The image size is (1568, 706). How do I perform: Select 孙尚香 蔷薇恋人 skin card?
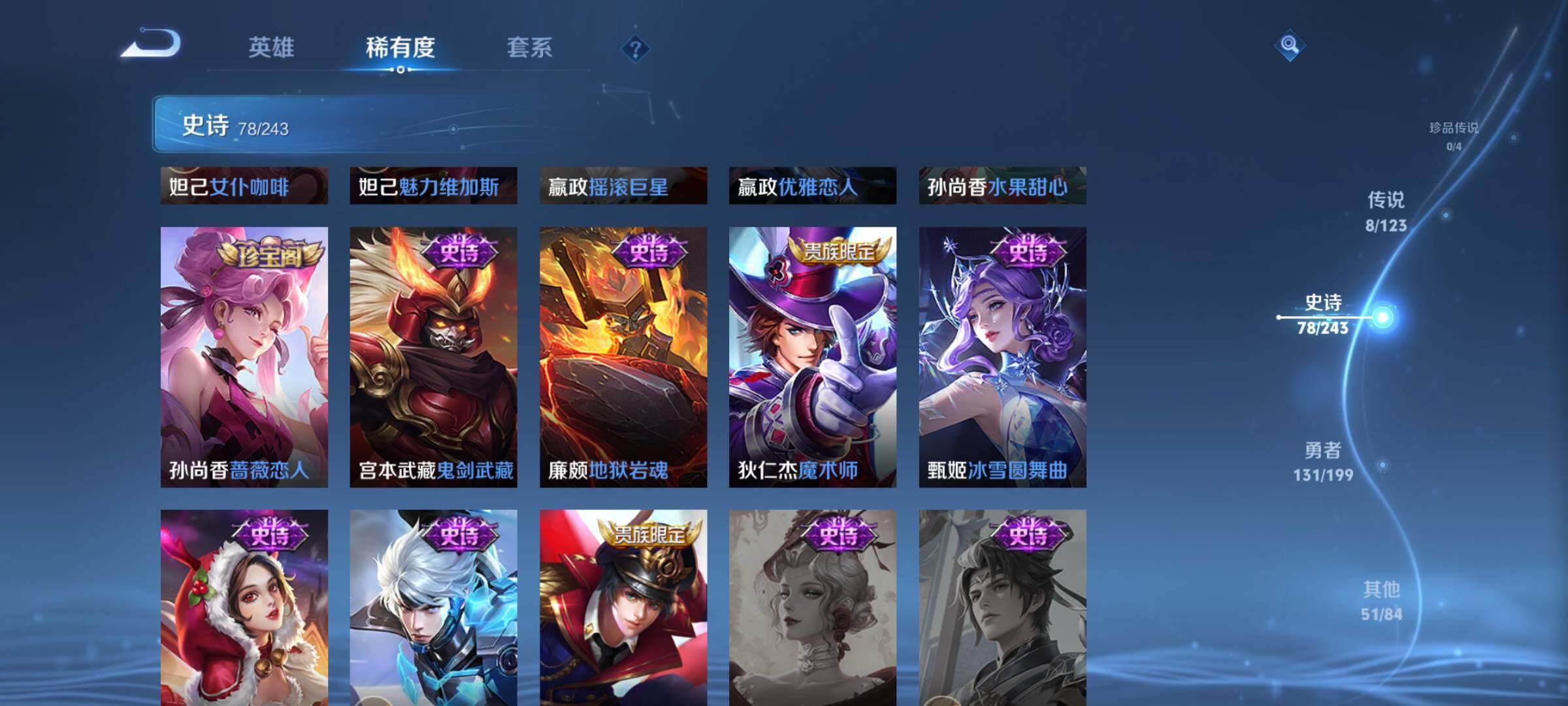point(244,357)
